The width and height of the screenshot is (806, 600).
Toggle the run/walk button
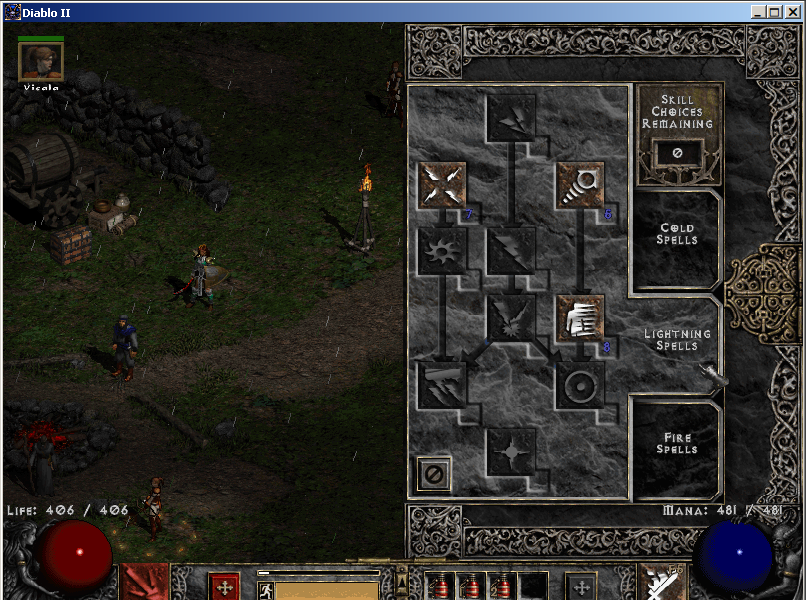tap(265, 590)
